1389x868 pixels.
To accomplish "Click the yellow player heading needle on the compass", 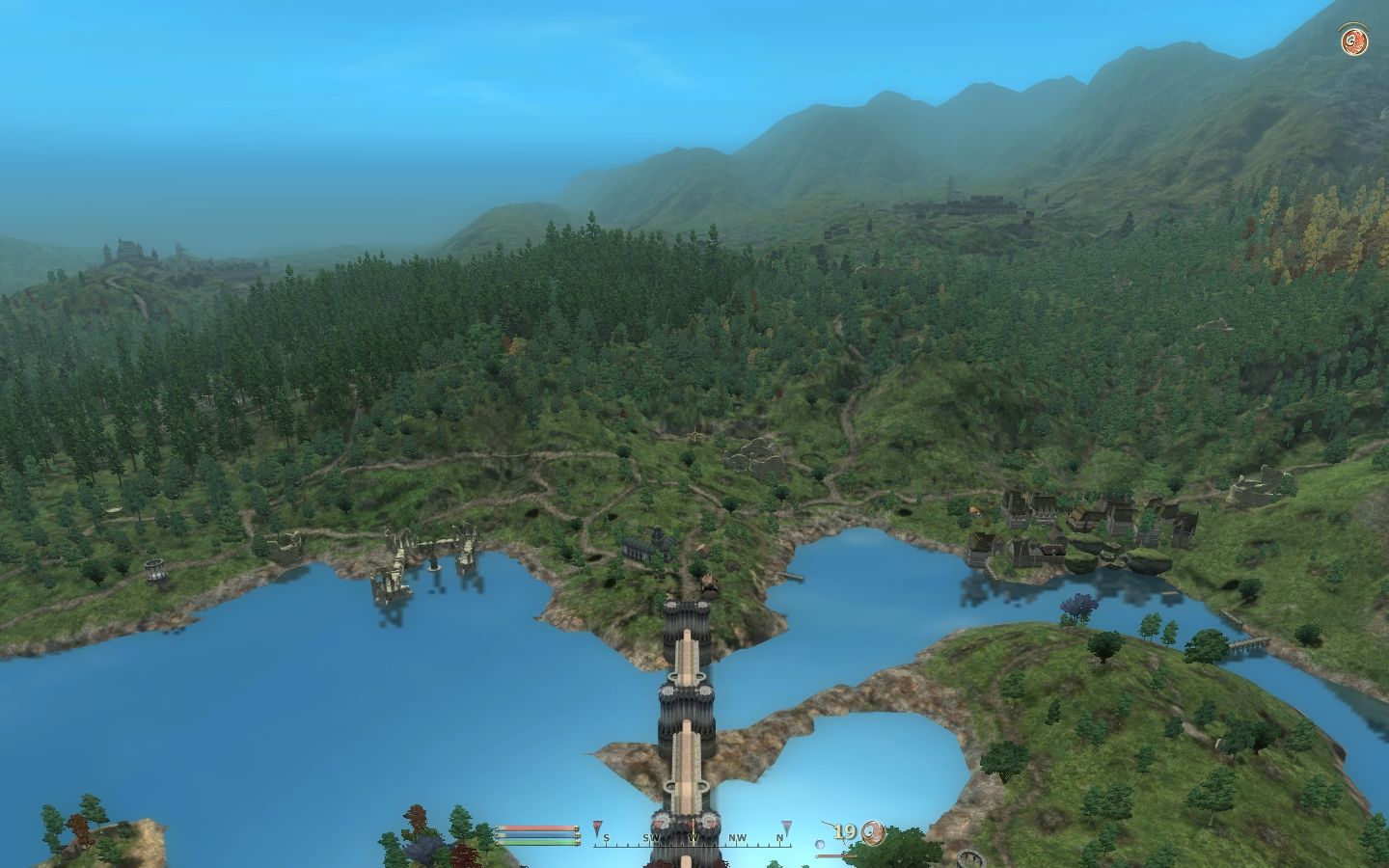I will click(692, 829).
